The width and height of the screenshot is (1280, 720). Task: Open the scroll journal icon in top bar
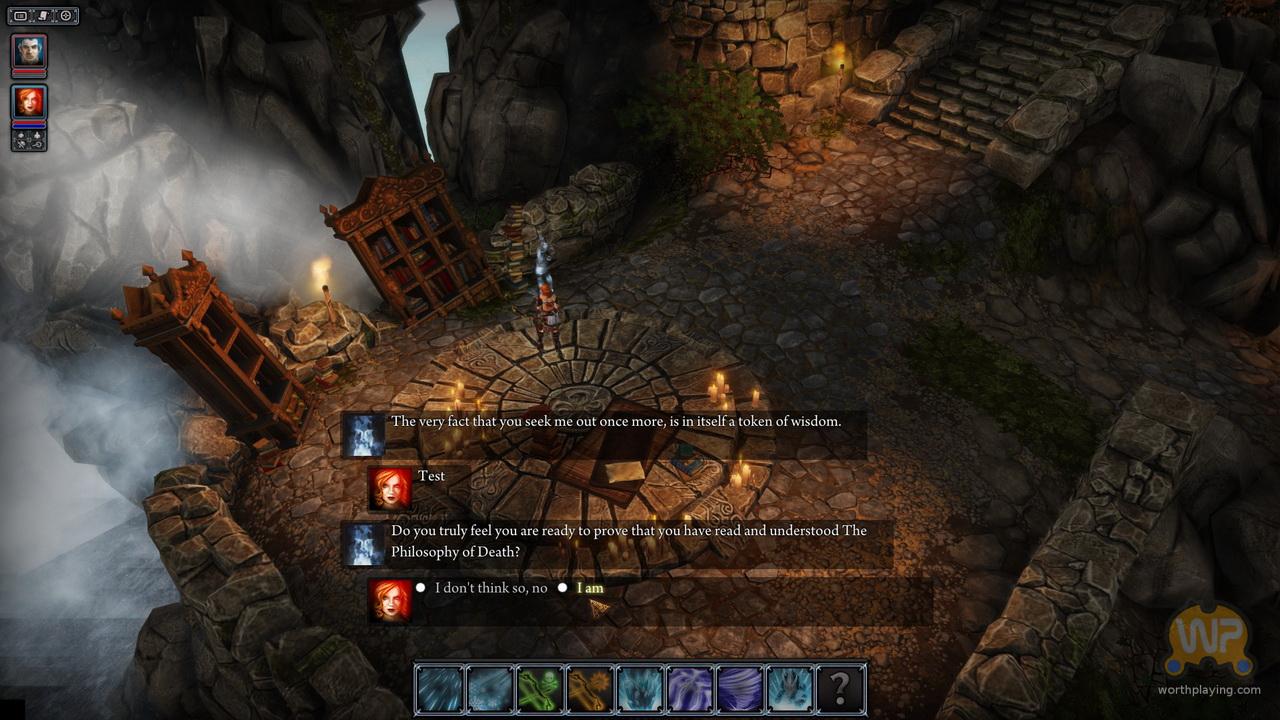[x=43, y=16]
